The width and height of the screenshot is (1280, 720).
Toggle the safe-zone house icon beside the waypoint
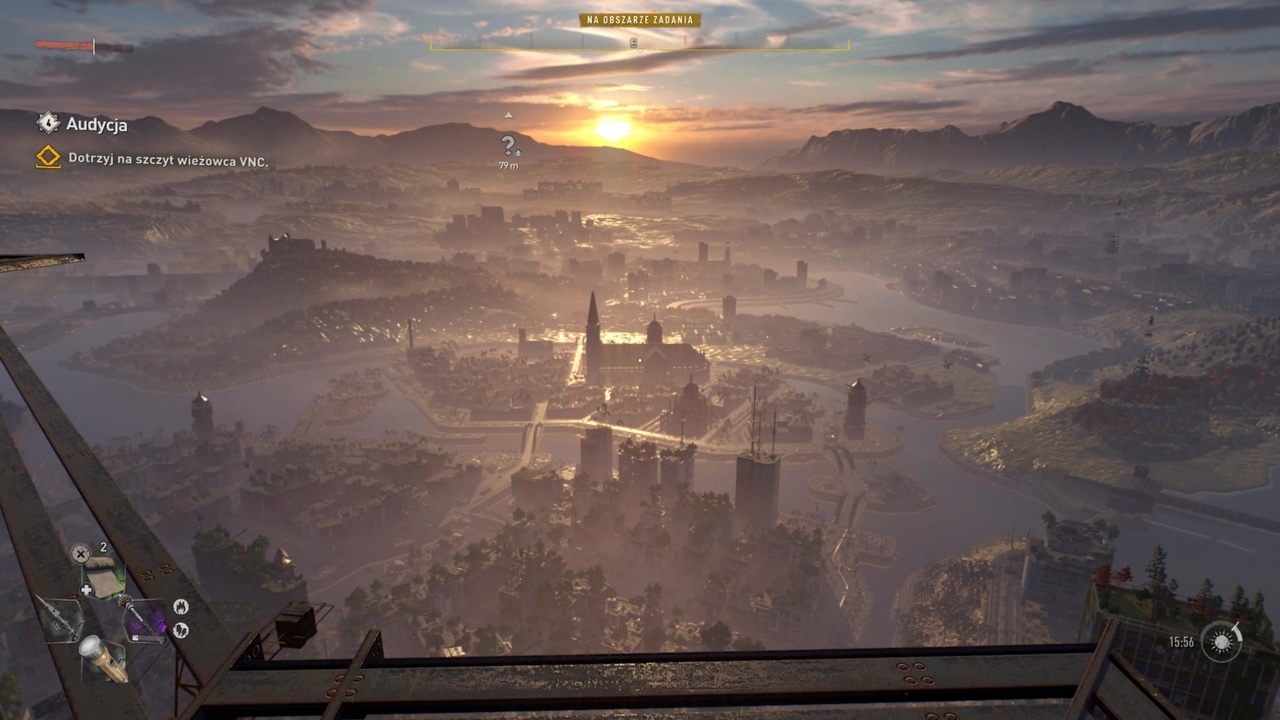(518, 152)
